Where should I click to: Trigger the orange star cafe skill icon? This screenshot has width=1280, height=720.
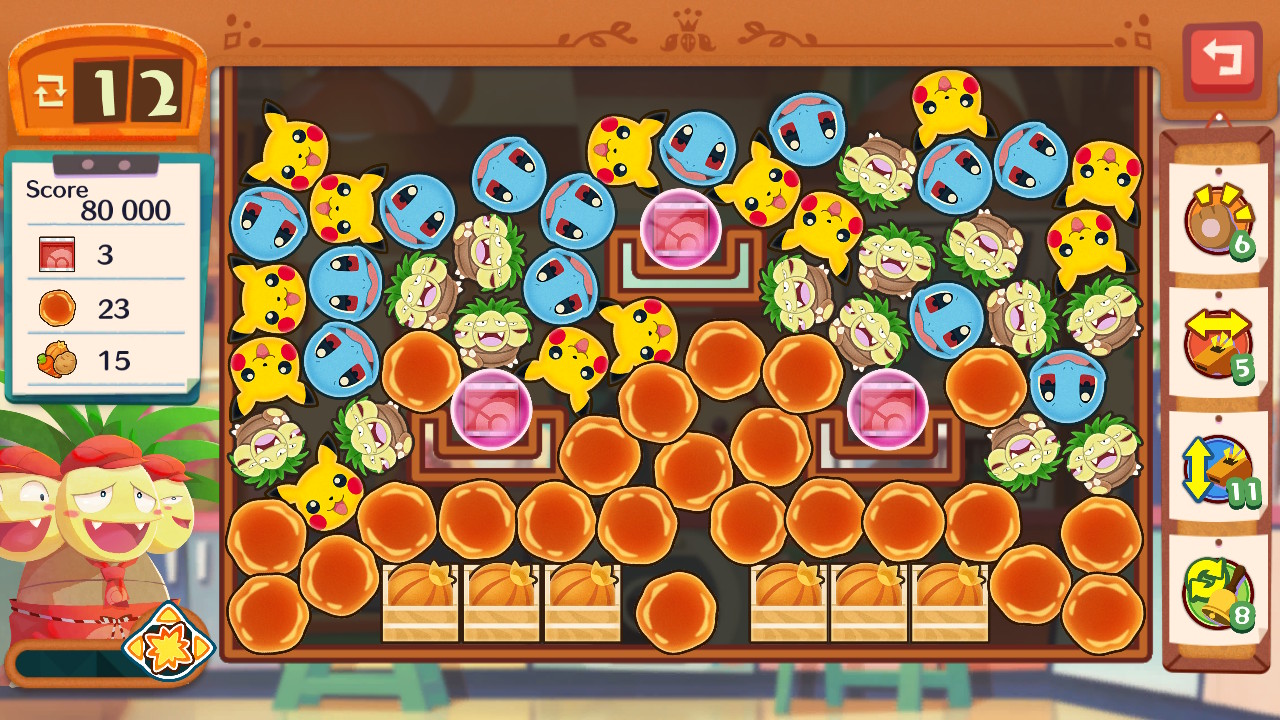(x=168, y=647)
